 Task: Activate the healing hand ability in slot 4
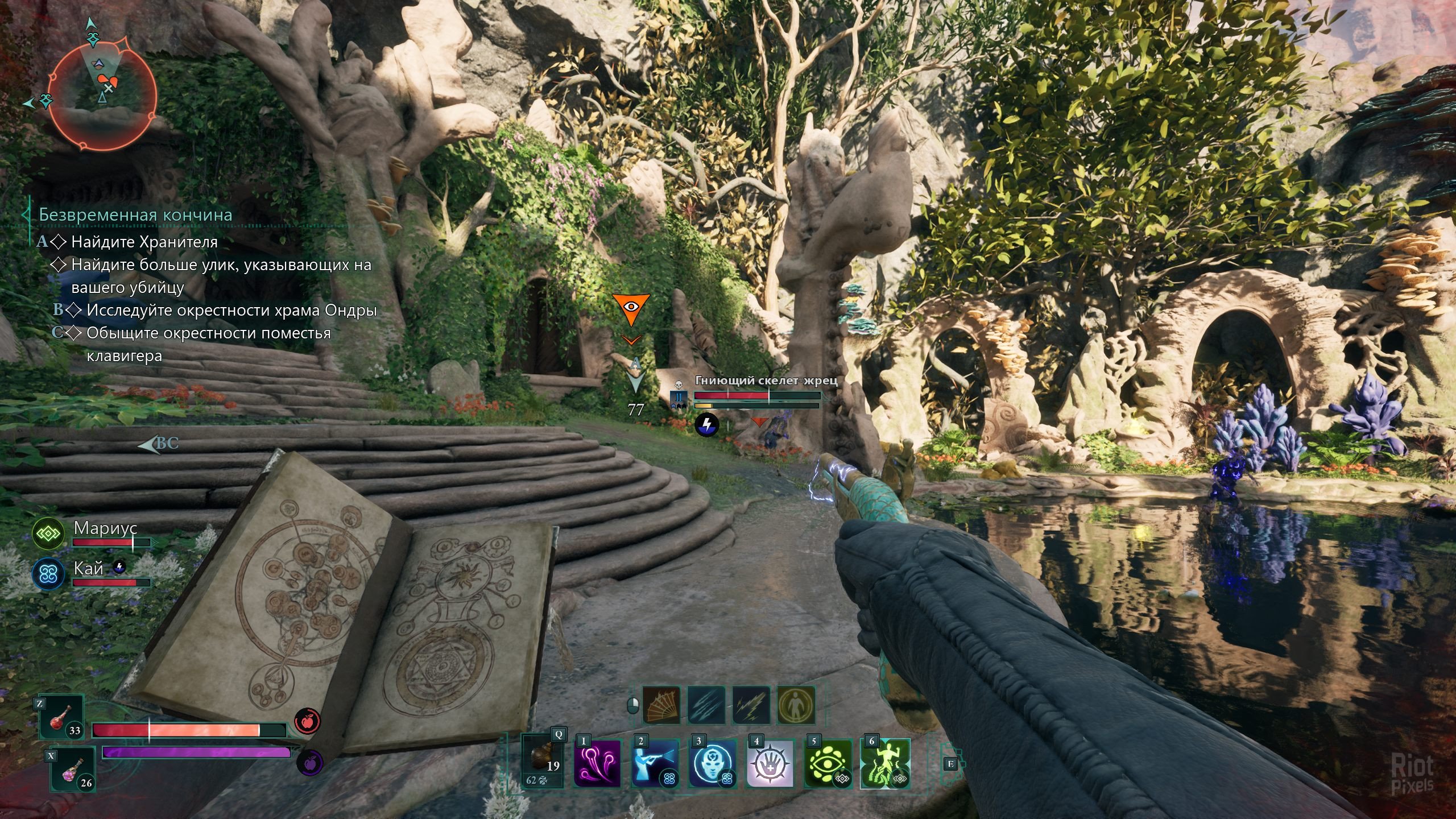tap(770, 764)
